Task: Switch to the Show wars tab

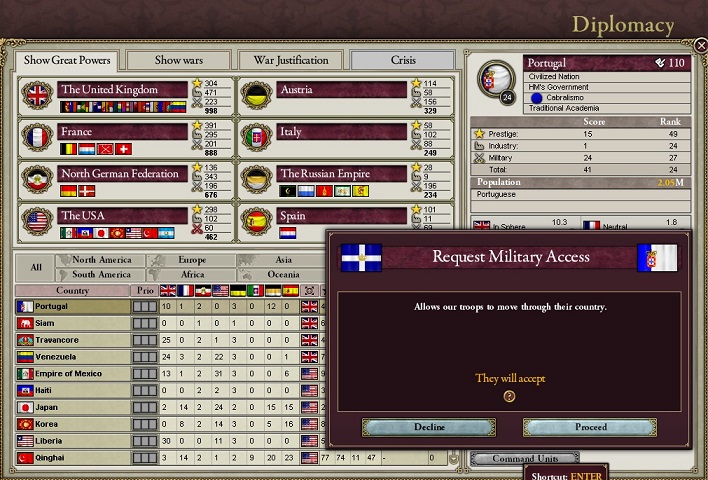Action: (193, 60)
